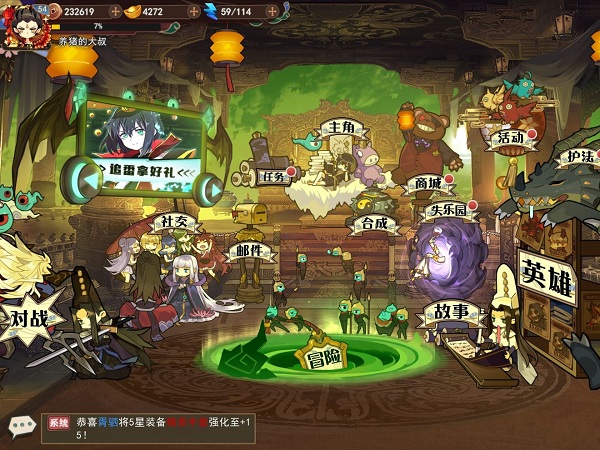
Task: Open the 邮件 (Mail) box
Action: 249,250
